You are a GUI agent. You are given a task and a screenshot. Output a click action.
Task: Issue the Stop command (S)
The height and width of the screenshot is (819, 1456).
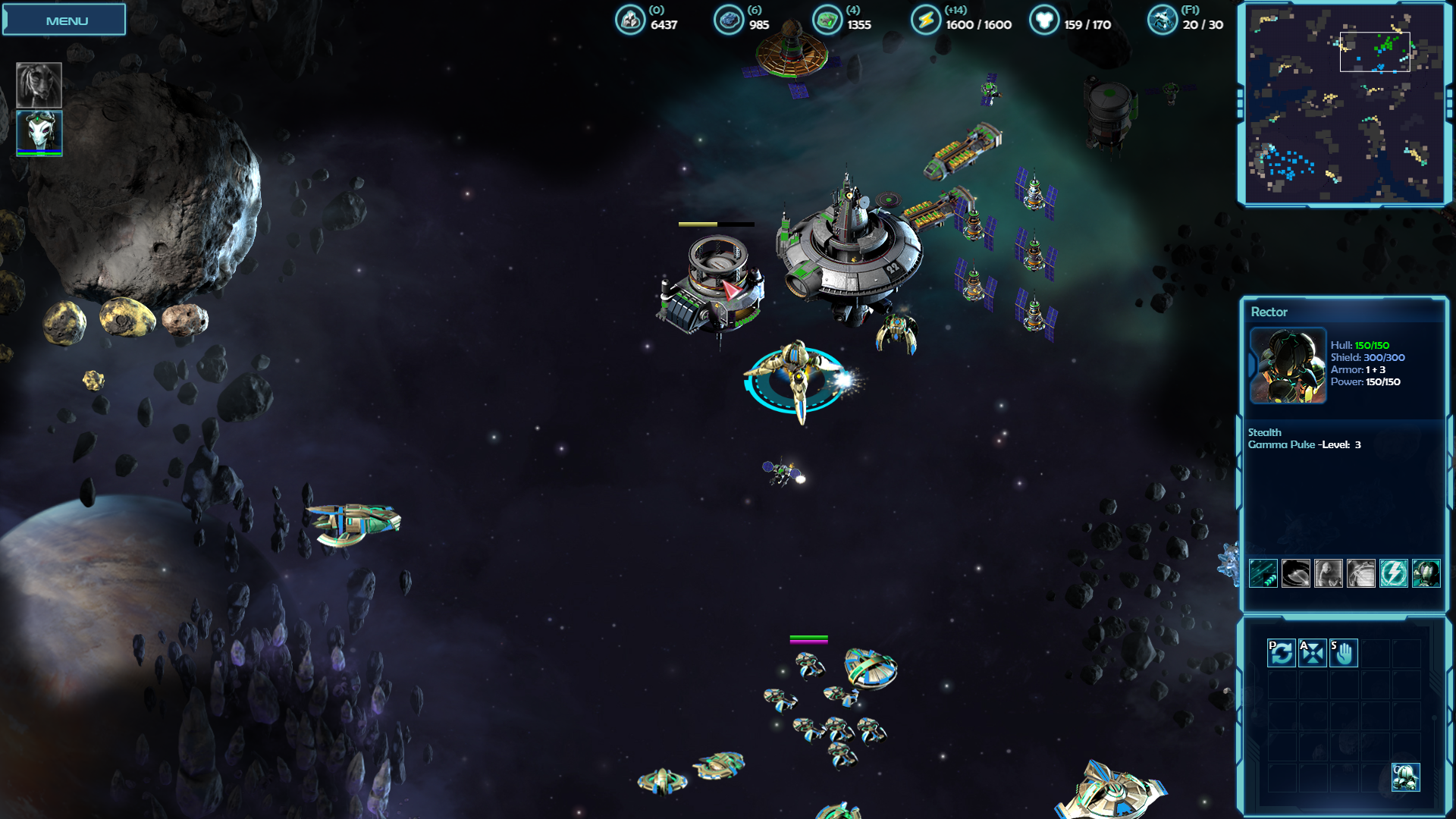pos(1344,653)
